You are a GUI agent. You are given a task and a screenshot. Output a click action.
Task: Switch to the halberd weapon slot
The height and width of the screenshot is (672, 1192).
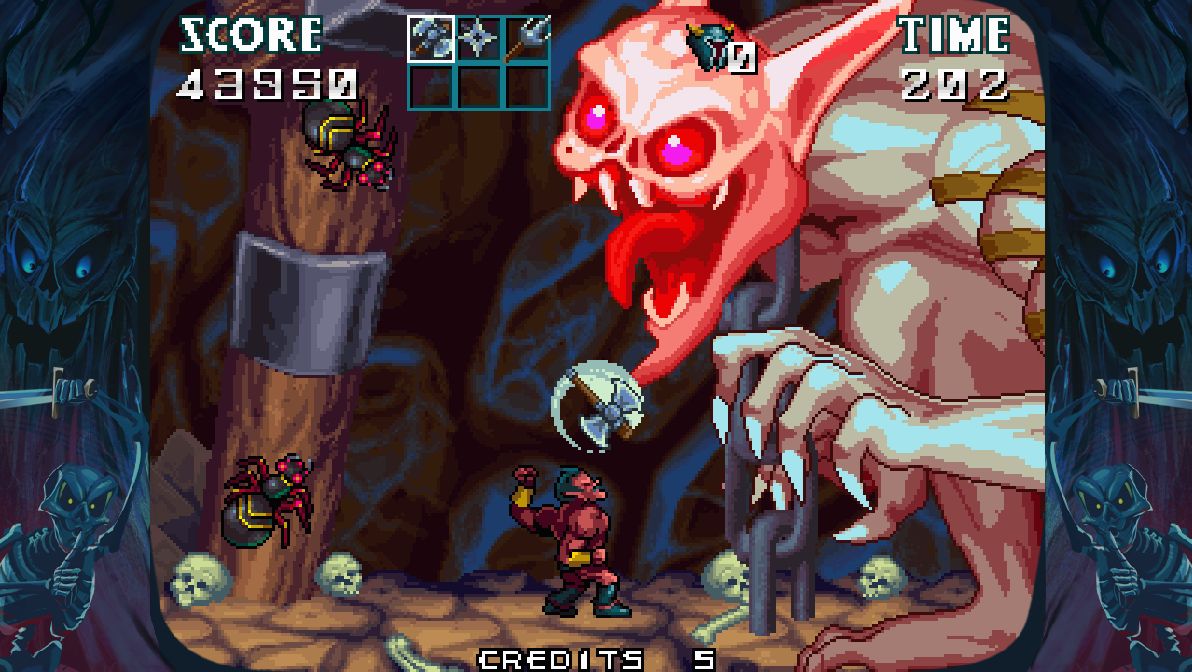click(526, 39)
